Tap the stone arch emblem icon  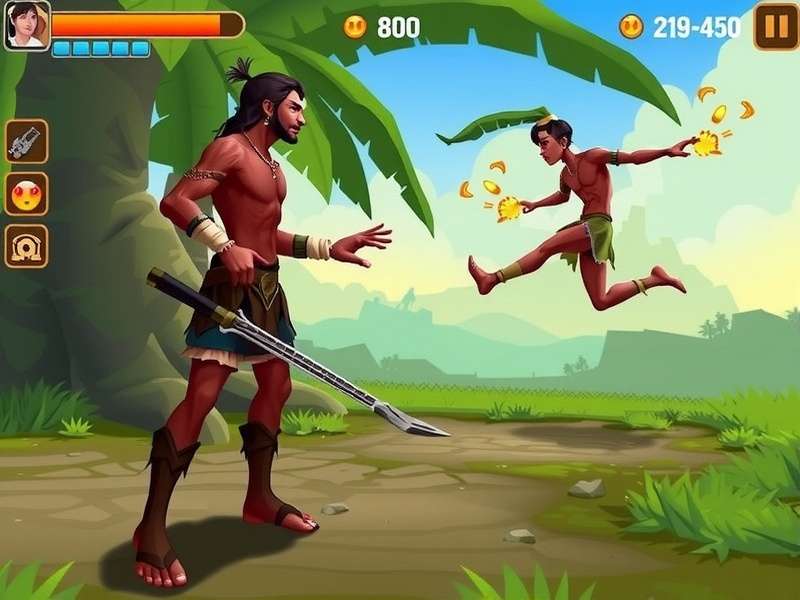[x=26, y=245]
